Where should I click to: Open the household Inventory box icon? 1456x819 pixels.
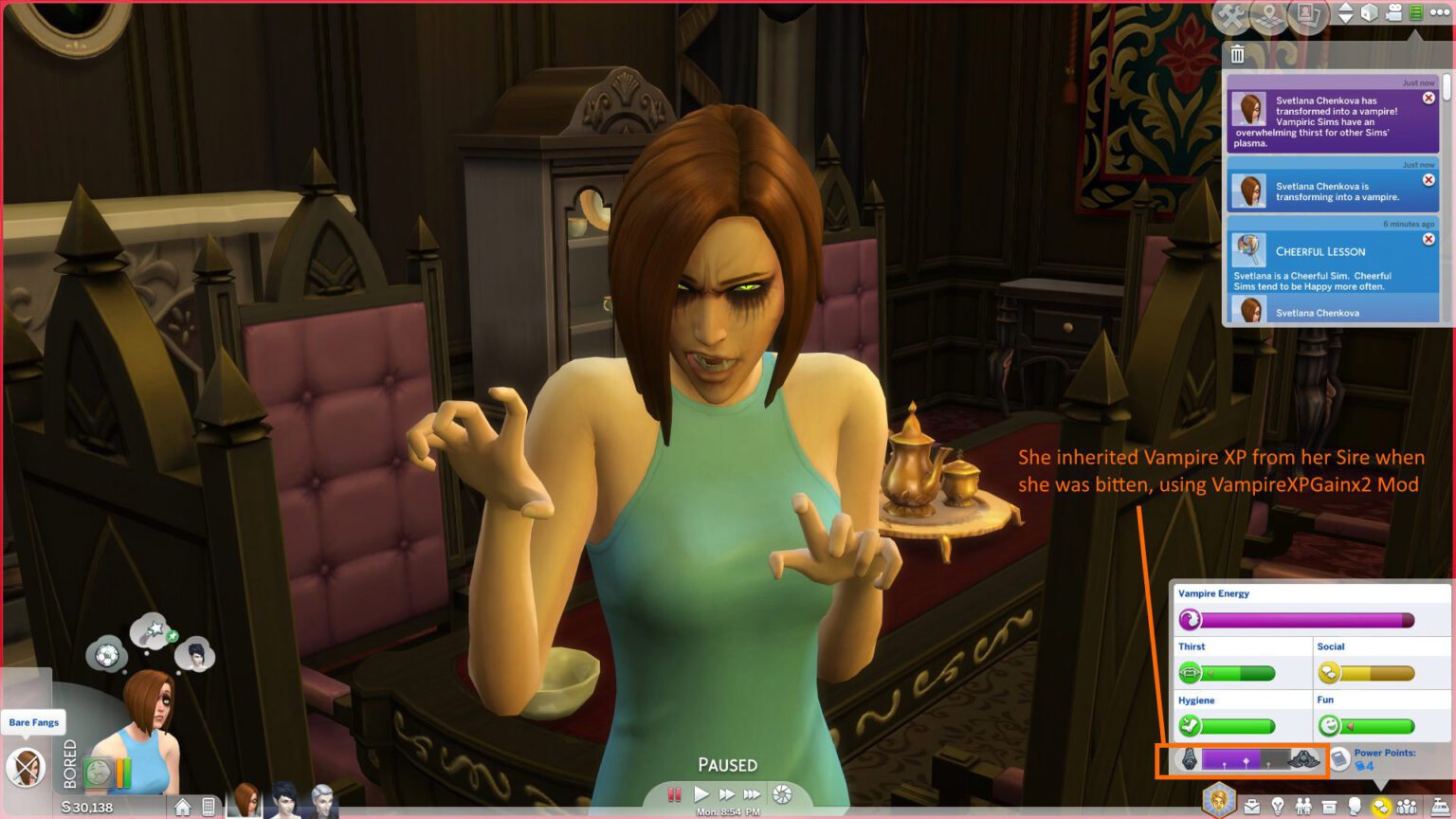(1329, 806)
